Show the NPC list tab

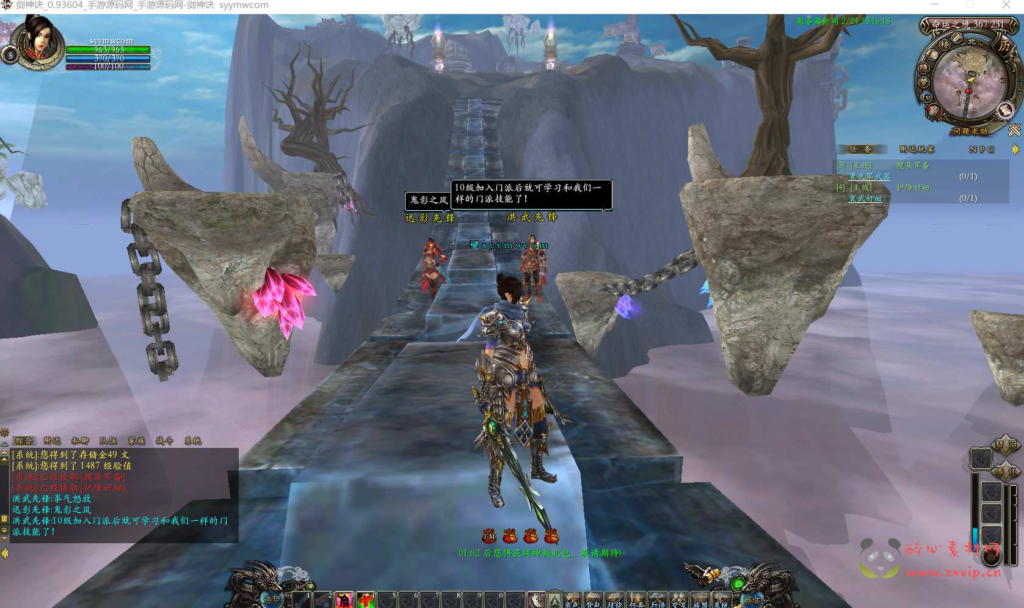tap(981, 148)
